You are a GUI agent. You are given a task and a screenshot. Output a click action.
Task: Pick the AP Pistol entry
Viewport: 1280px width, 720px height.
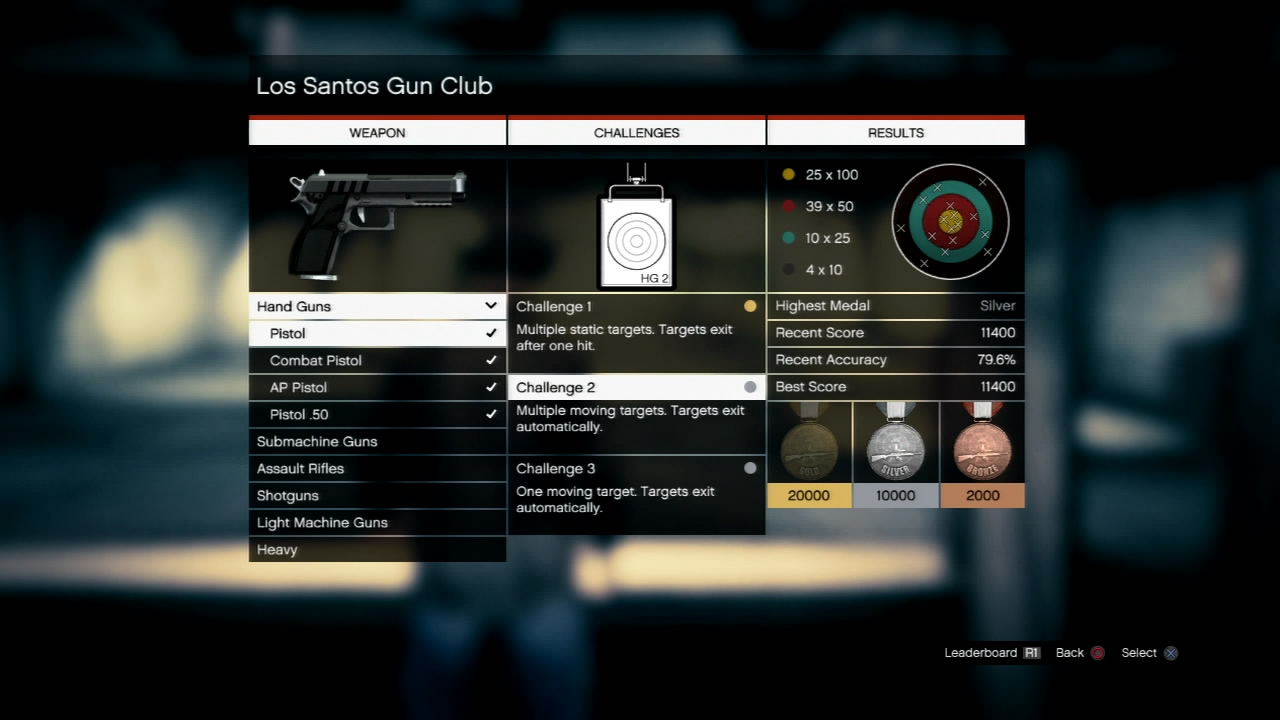click(x=377, y=387)
